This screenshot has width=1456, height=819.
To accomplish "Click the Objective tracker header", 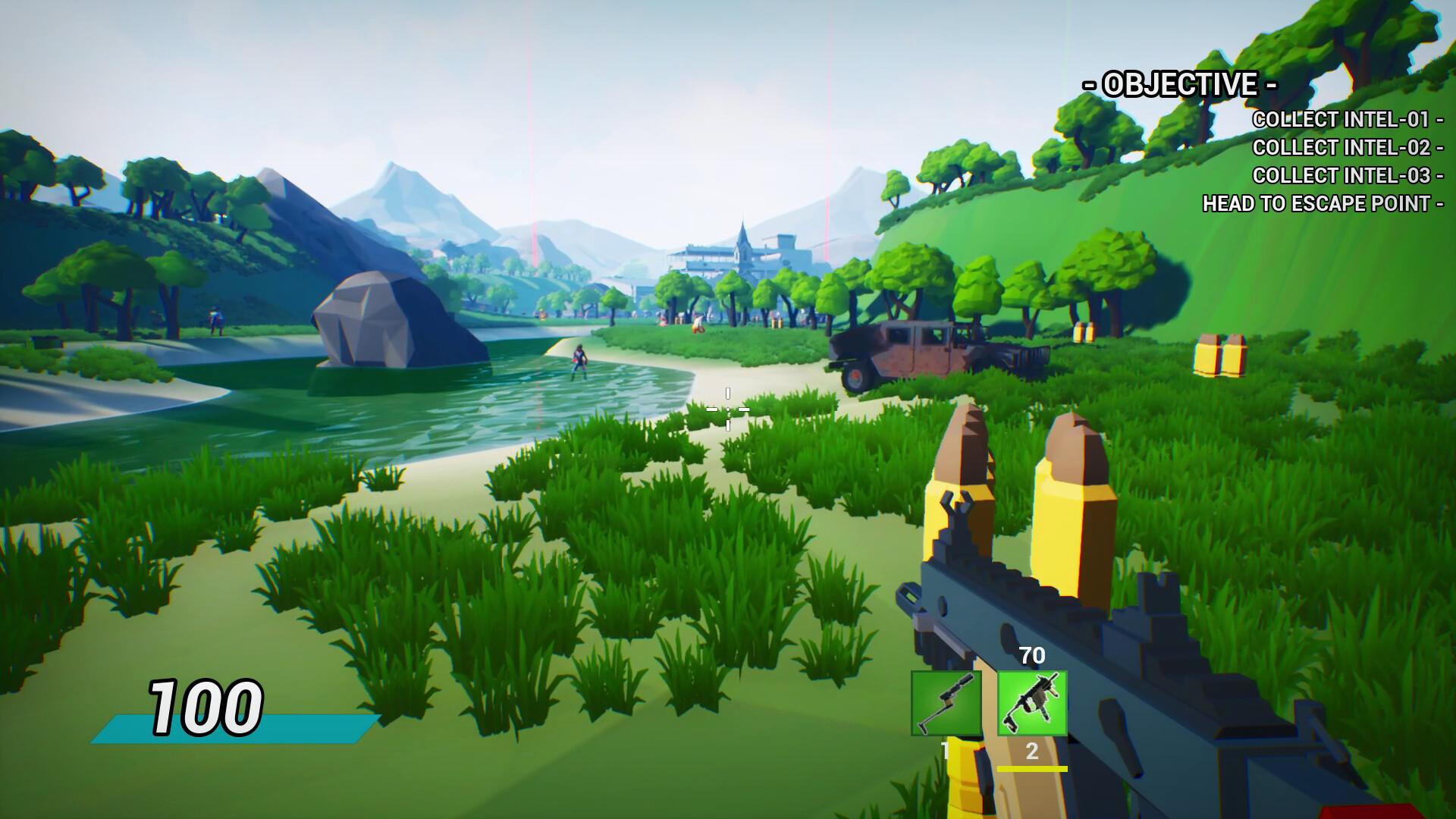I will [x=1180, y=84].
